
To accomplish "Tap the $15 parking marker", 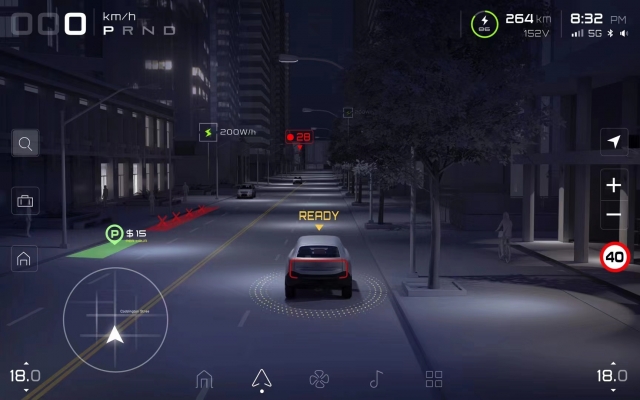I will coord(115,234).
